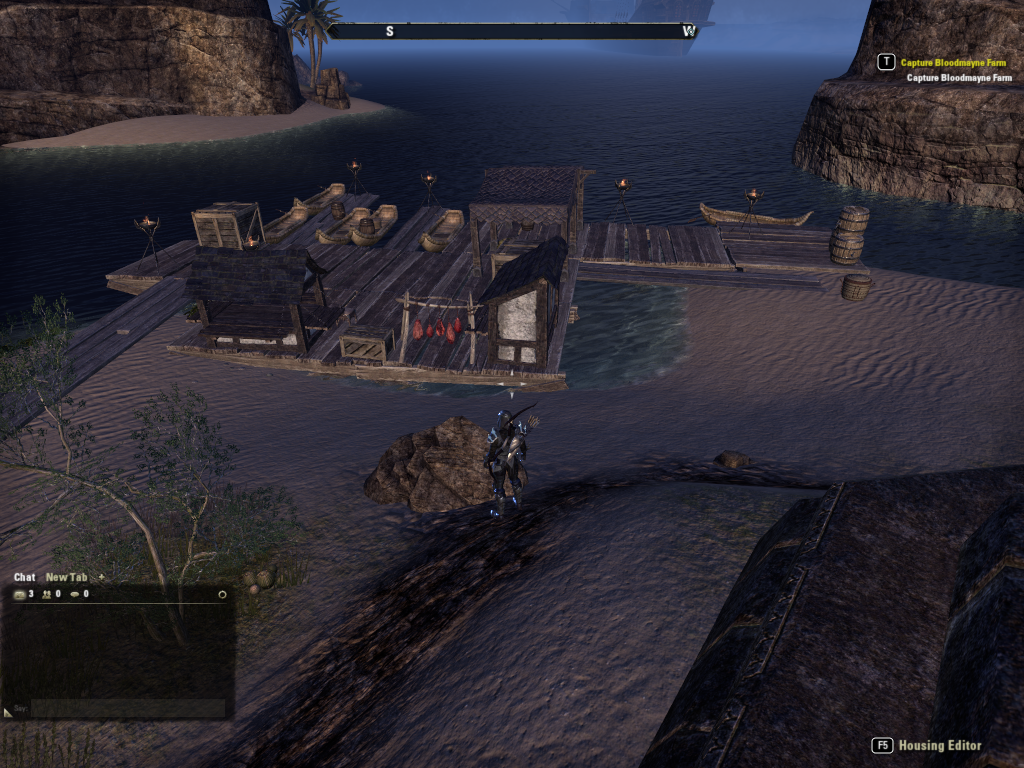Open the speech bubble notifications icon
This screenshot has height=768, width=1024.
(x=75, y=594)
